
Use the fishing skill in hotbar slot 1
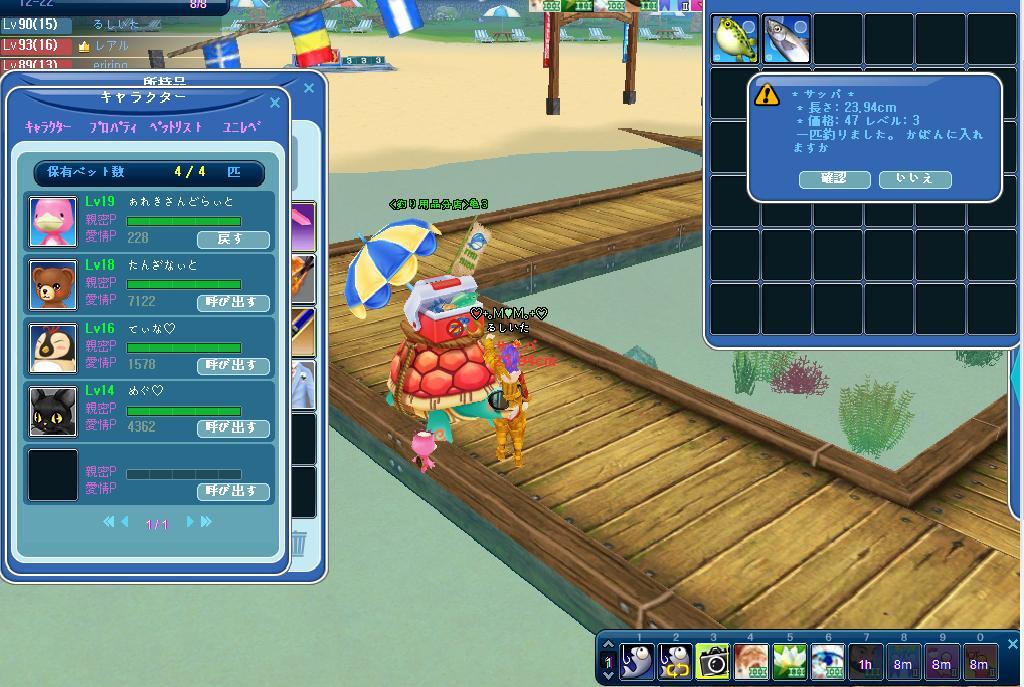[x=637, y=661]
